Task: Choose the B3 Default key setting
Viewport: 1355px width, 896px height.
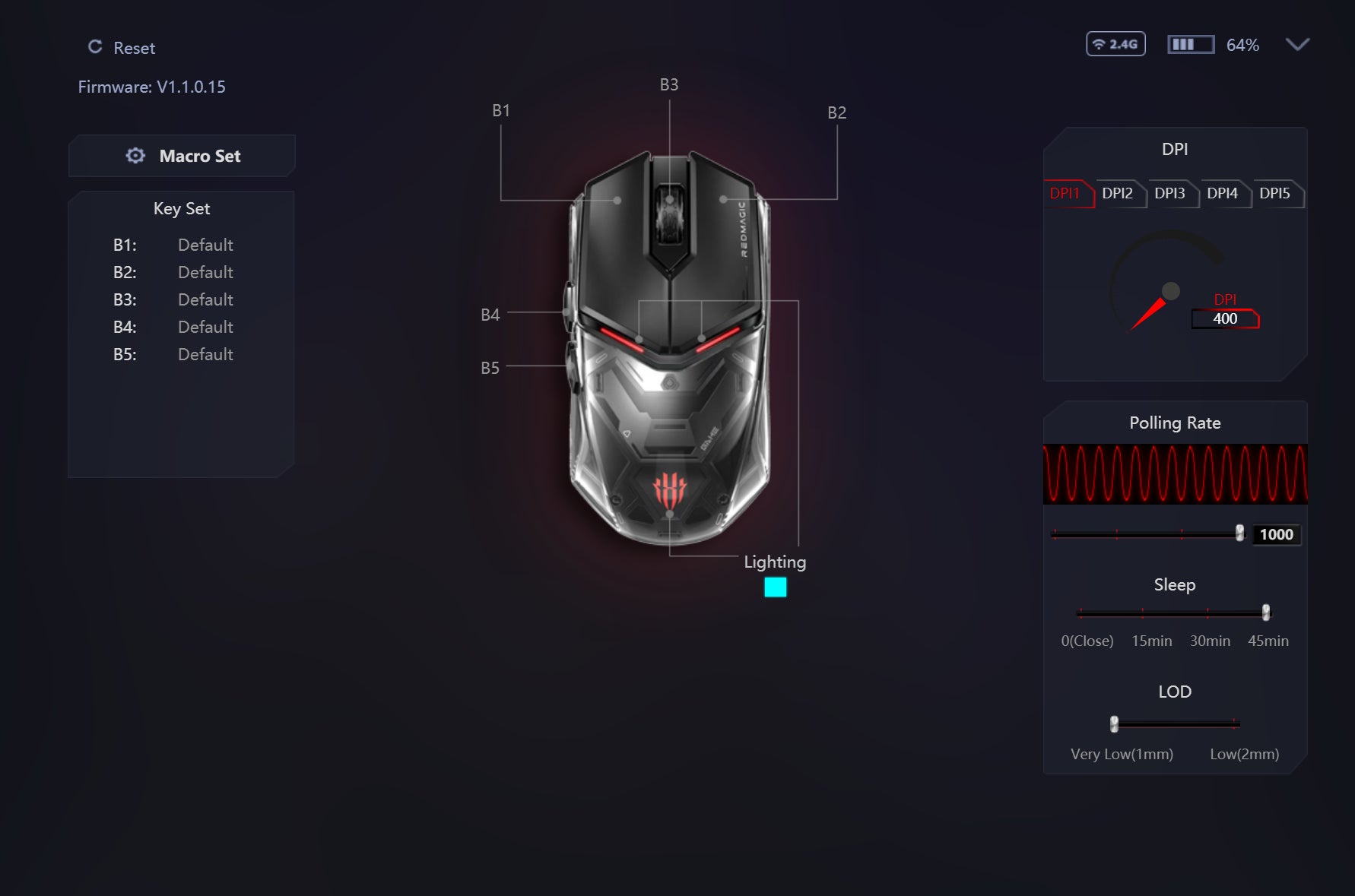Action: coord(205,299)
